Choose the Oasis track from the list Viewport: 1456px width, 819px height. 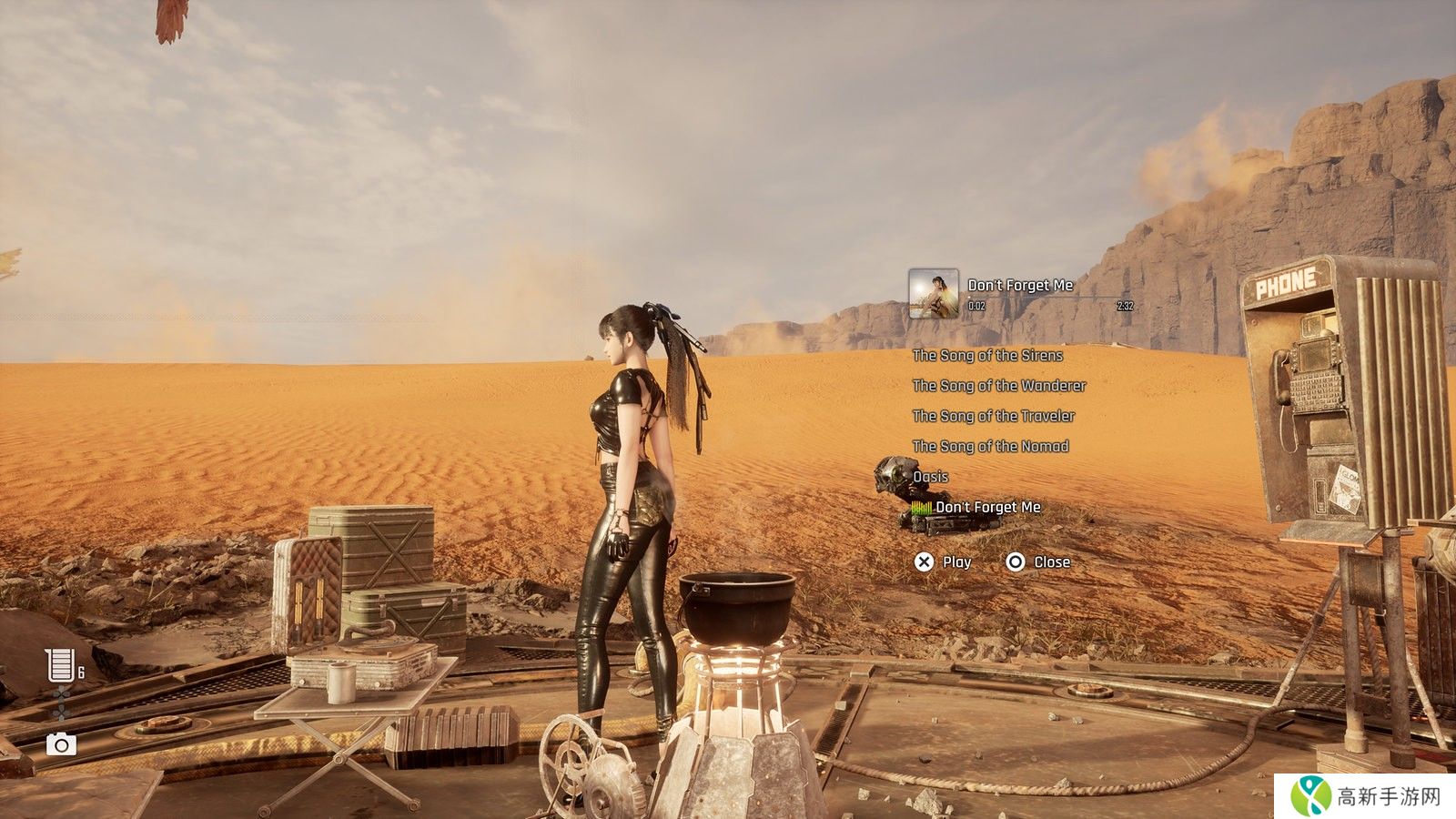(930, 477)
